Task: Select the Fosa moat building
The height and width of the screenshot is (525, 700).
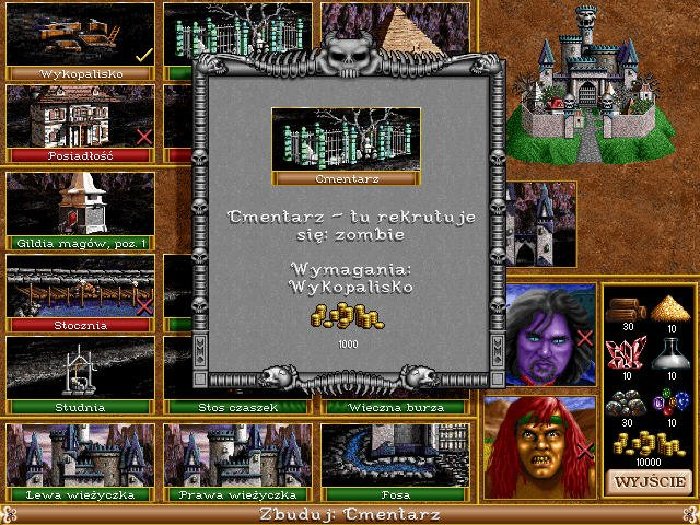Action: pyautogui.click(x=394, y=458)
